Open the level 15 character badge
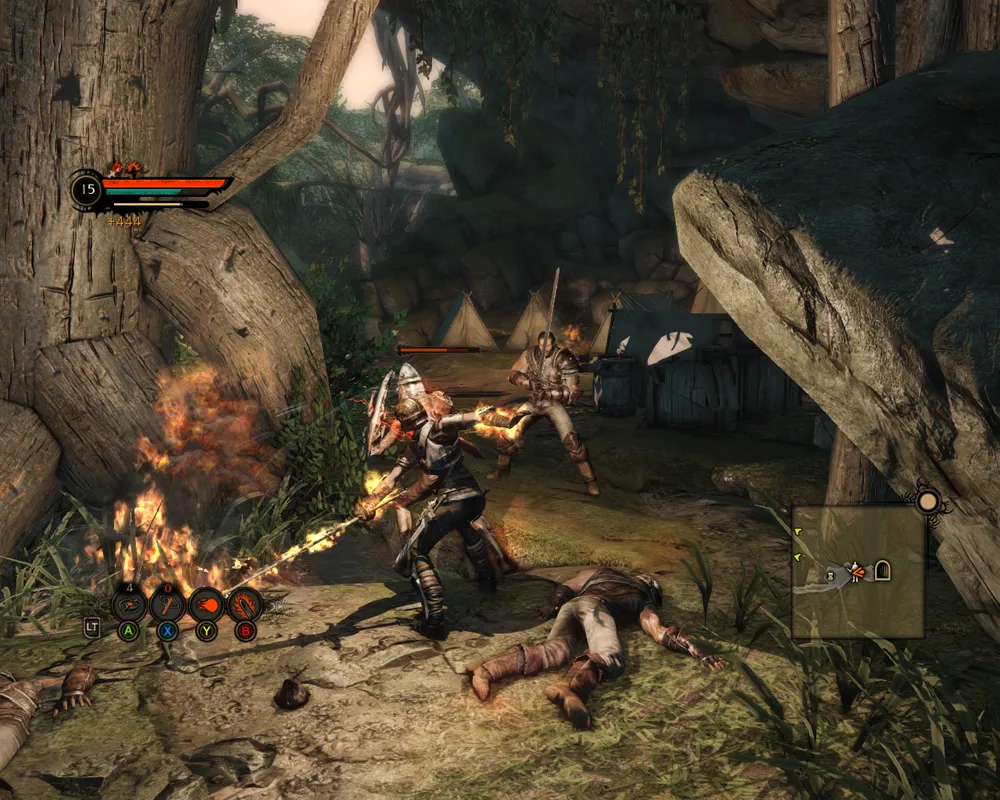The image size is (1000, 800). tap(87, 188)
